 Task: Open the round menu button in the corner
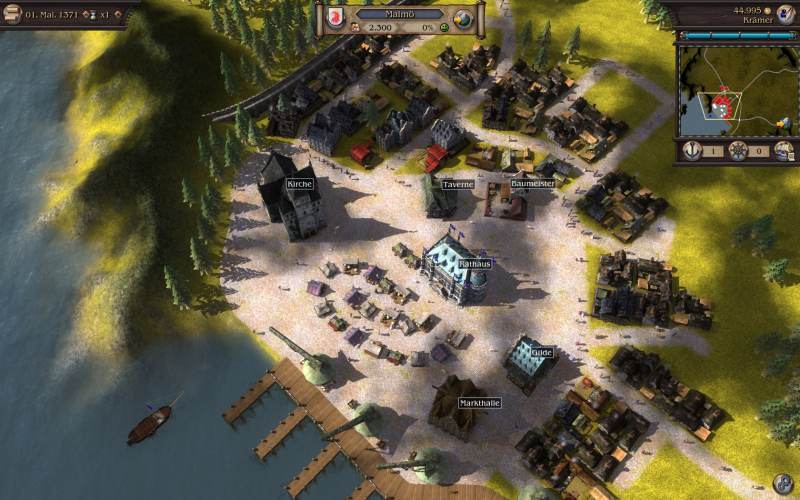(785, 484)
